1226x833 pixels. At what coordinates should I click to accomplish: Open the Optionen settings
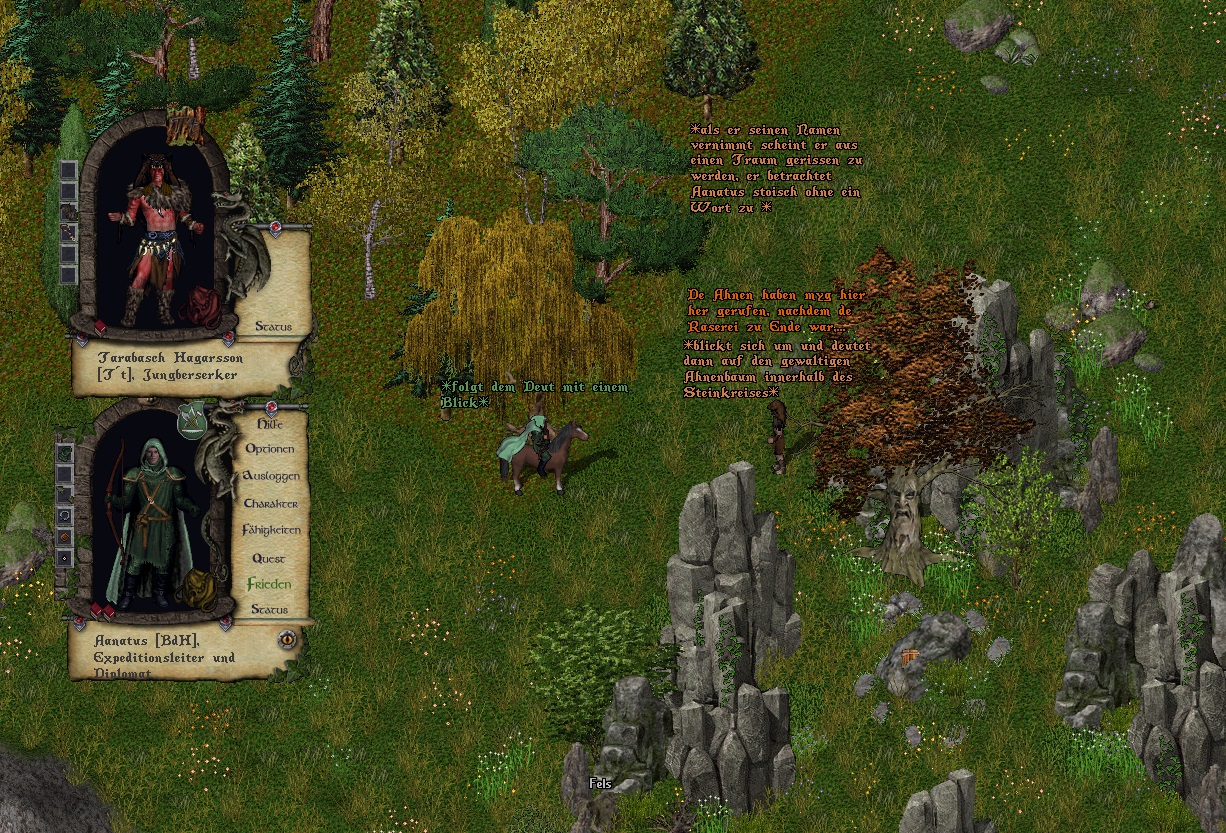coord(269,449)
